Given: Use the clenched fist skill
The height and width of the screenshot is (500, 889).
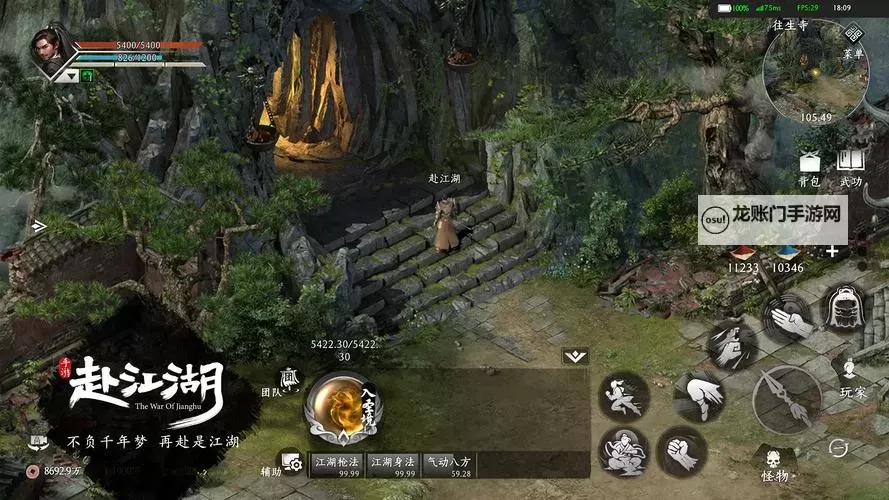Looking at the screenshot, I should [x=681, y=452].
